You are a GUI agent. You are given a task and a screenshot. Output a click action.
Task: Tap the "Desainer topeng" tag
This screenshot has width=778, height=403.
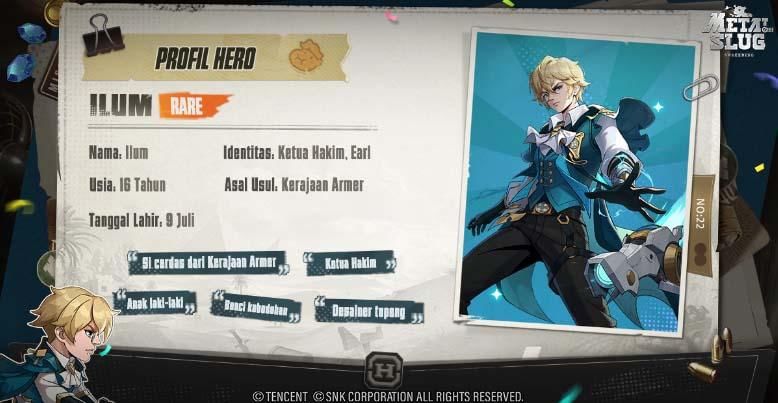pyautogui.click(x=369, y=312)
